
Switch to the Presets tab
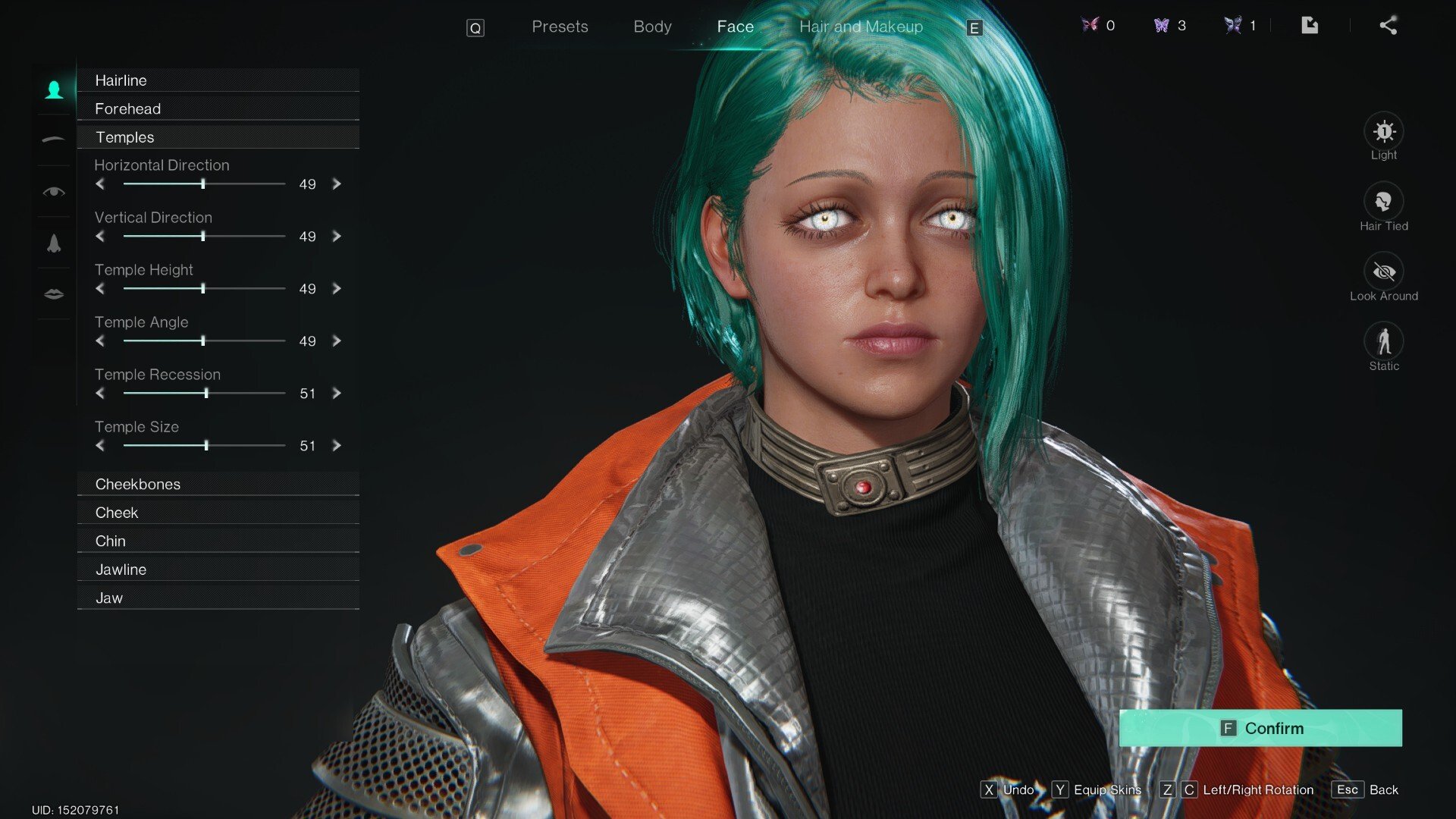pos(560,27)
